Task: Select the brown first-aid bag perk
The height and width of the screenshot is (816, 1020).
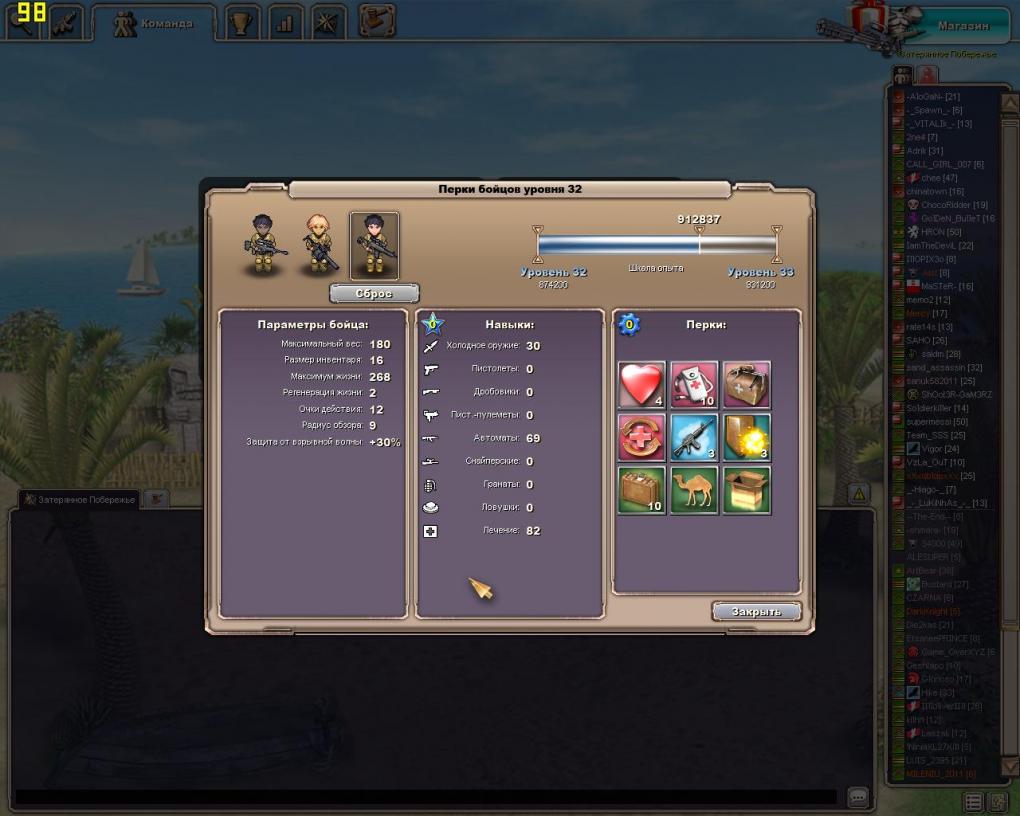Action: click(x=746, y=385)
